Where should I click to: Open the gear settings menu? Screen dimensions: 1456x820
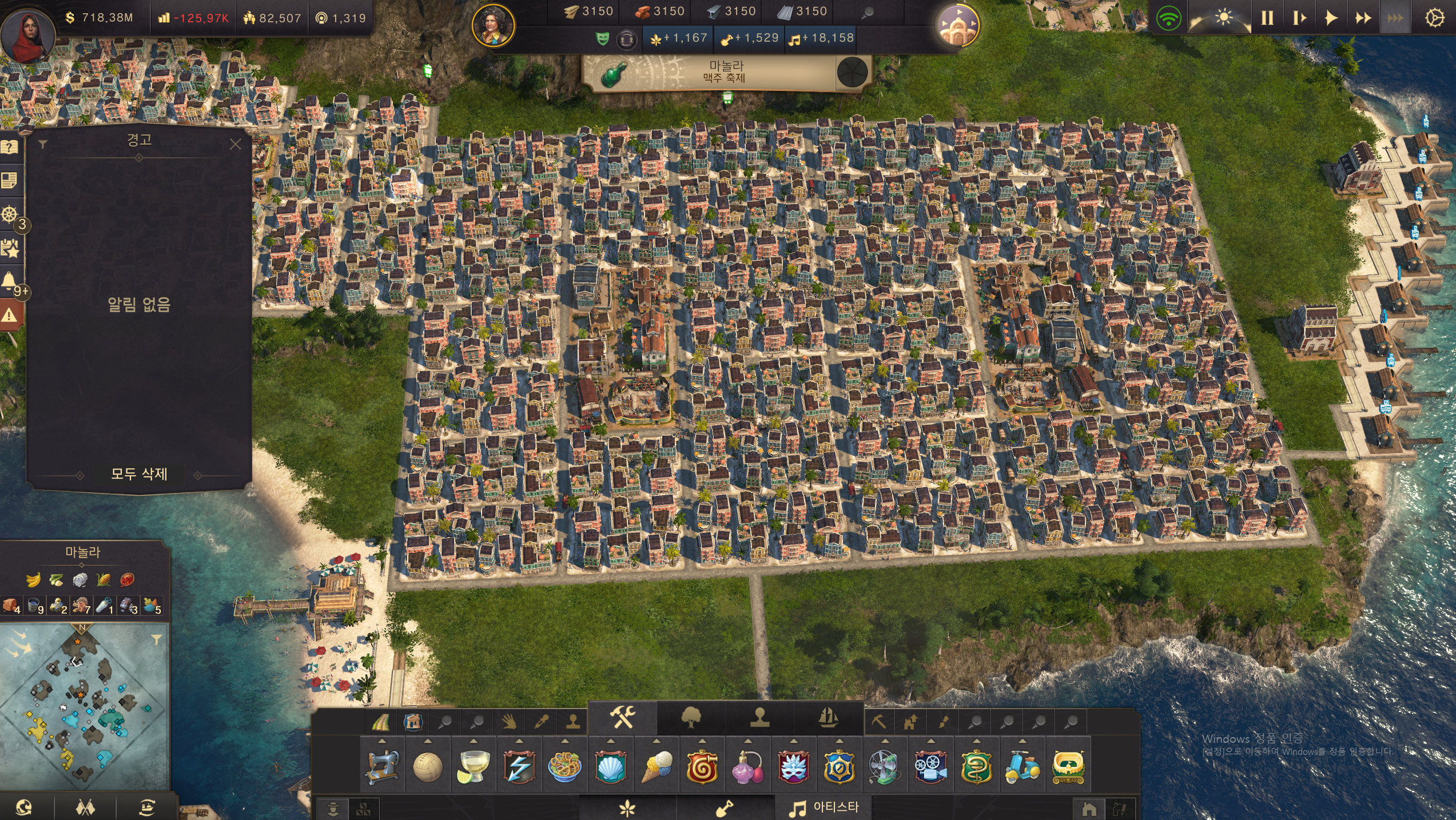[1434, 18]
